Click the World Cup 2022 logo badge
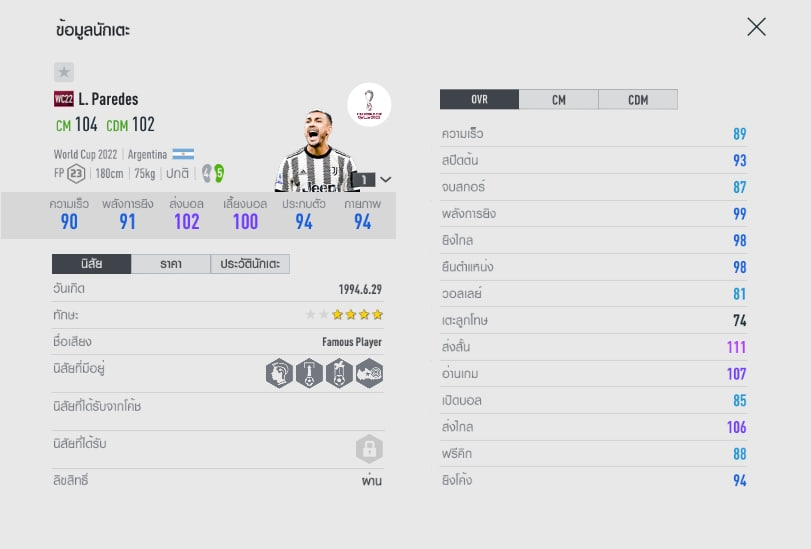Image resolution: width=811 pixels, height=549 pixels. pyautogui.click(x=369, y=104)
